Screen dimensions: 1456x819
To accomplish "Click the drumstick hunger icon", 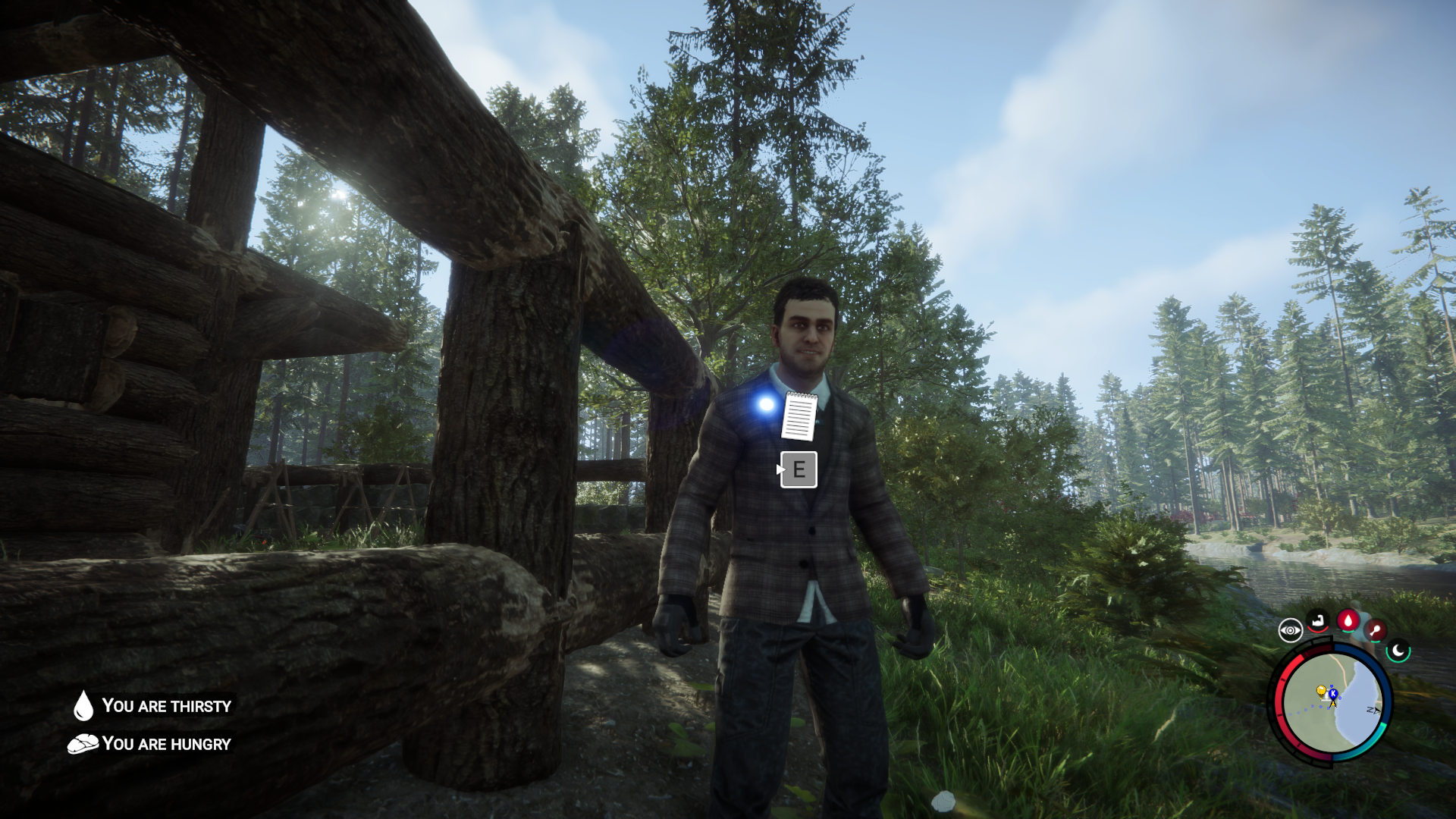I will [x=1375, y=630].
